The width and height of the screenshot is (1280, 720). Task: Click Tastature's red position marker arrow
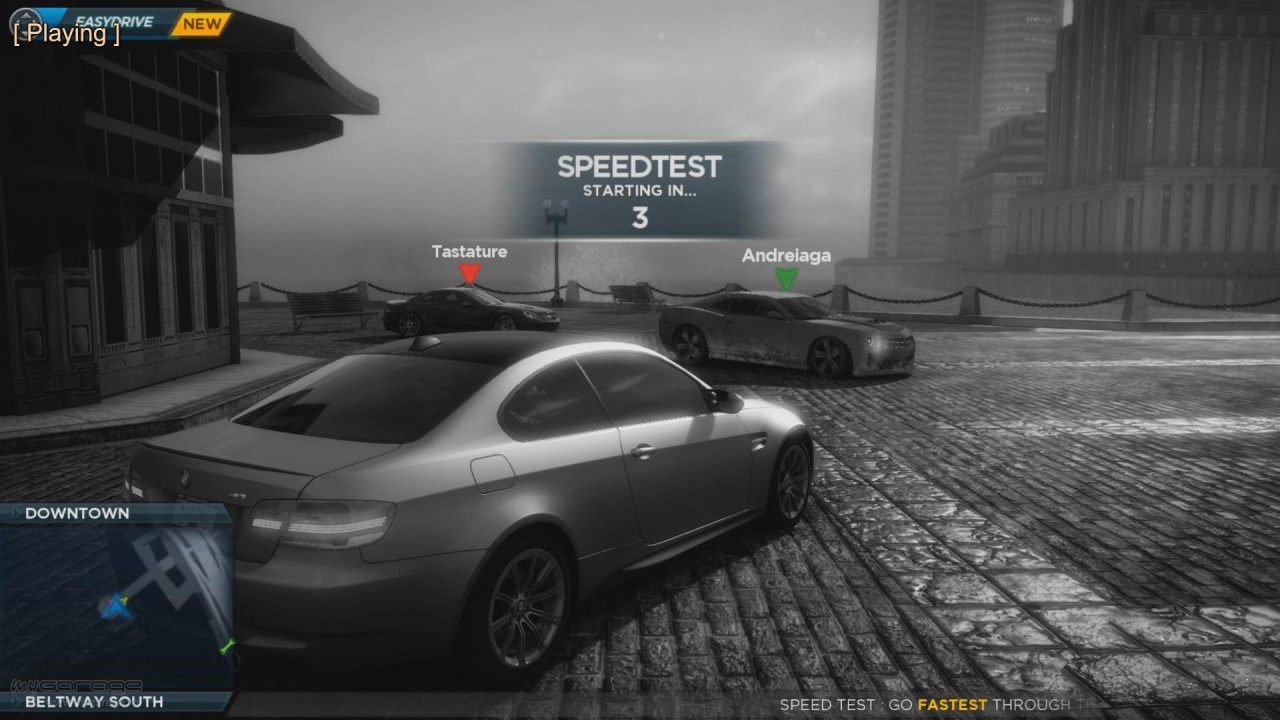[469, 272]
